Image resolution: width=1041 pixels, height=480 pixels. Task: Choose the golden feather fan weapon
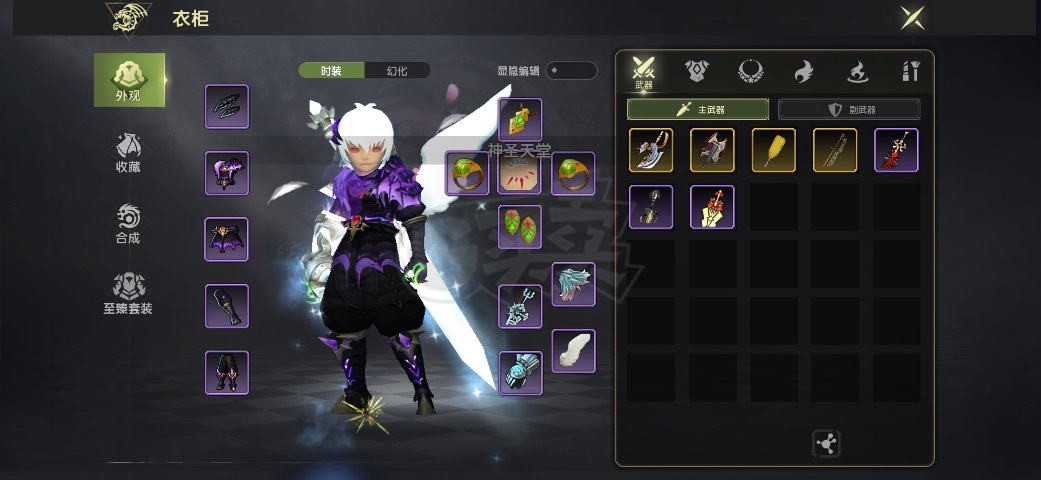pyautogui.click(x=773, y=150)
